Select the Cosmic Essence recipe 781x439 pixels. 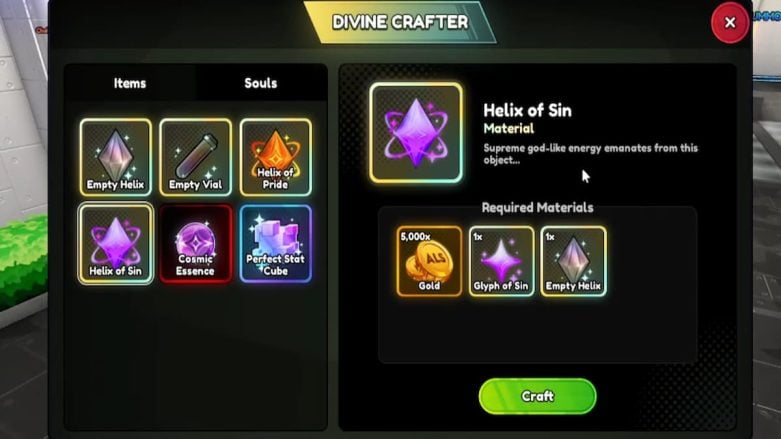(196, 243)
